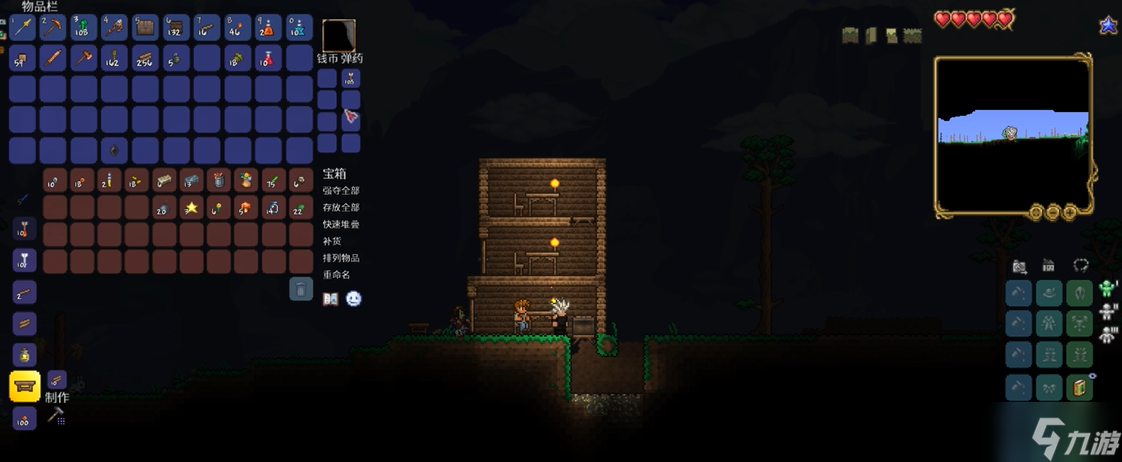Pick the wooden chest hotbar slot

coord(146,27)
